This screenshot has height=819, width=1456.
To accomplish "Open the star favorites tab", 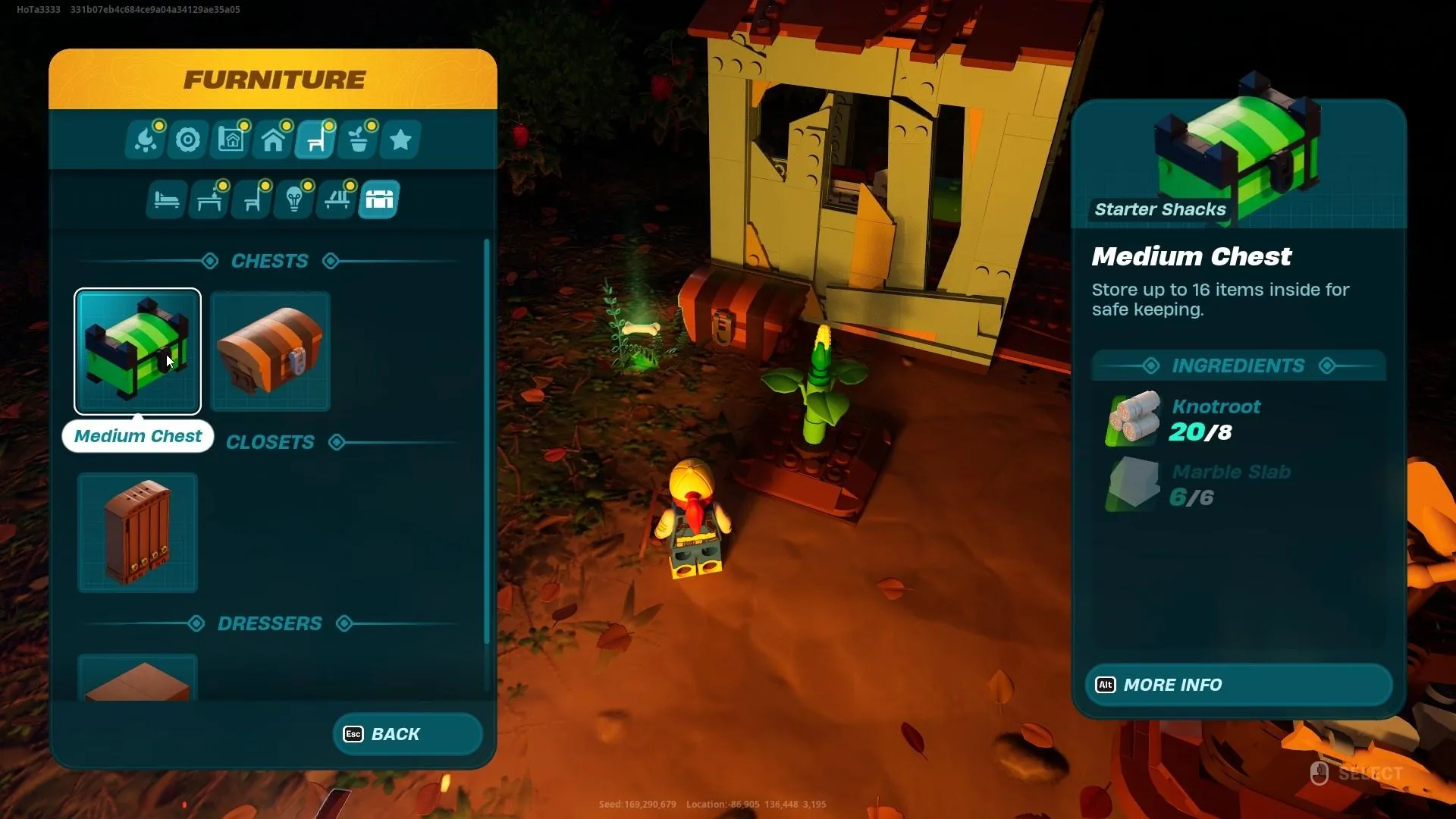I will tap(400, 140).
